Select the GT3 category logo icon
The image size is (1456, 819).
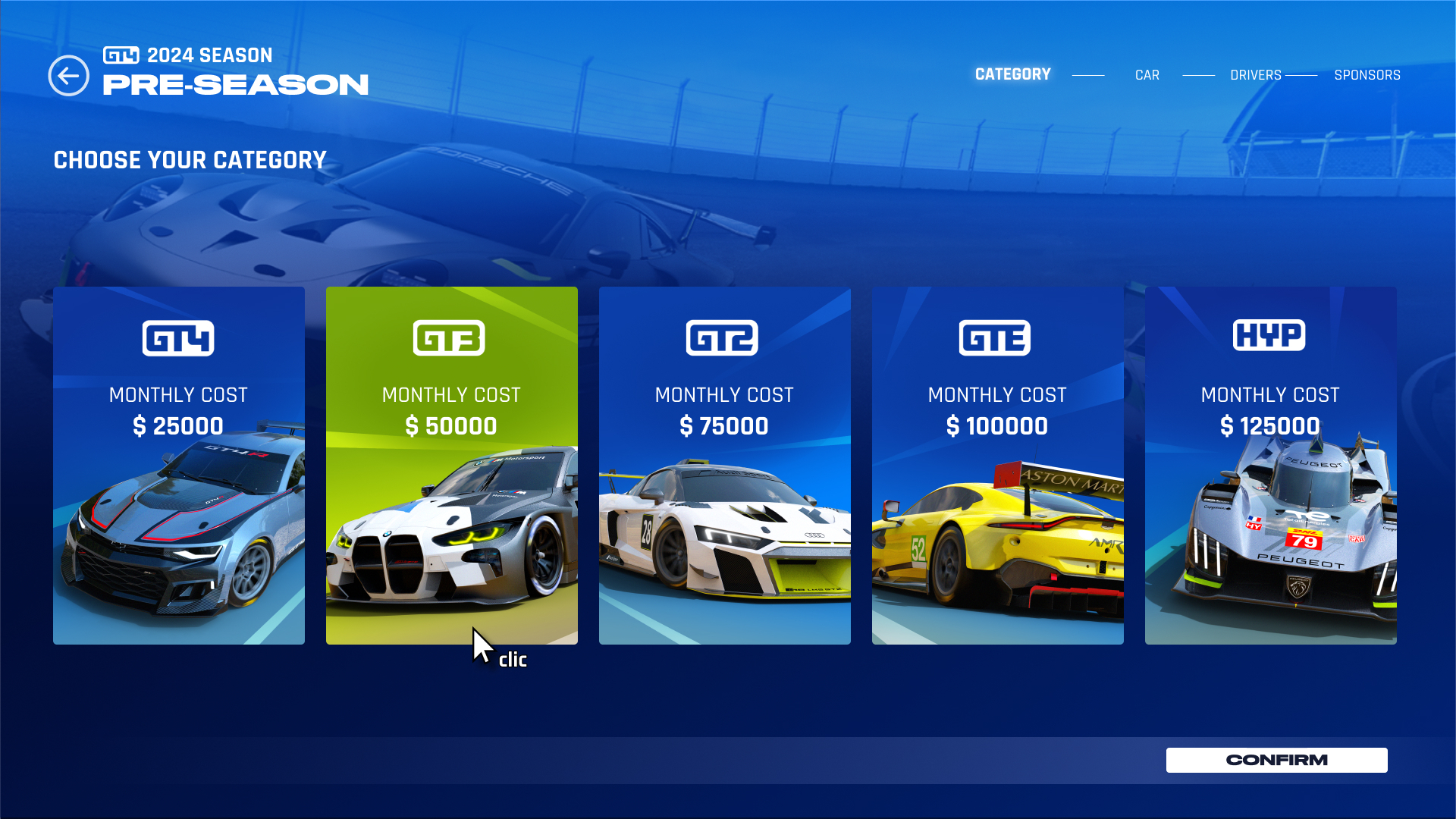tap(451, 339)
